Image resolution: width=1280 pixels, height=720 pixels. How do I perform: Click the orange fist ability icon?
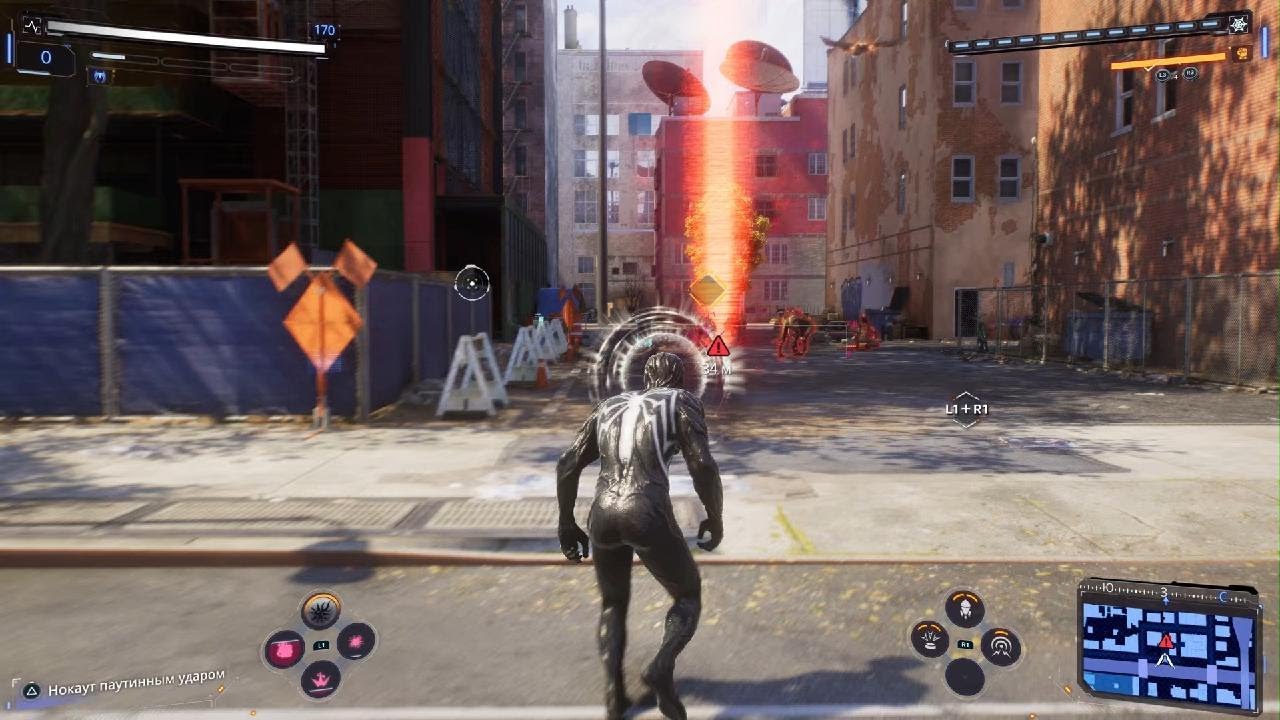pos(1242,54)
